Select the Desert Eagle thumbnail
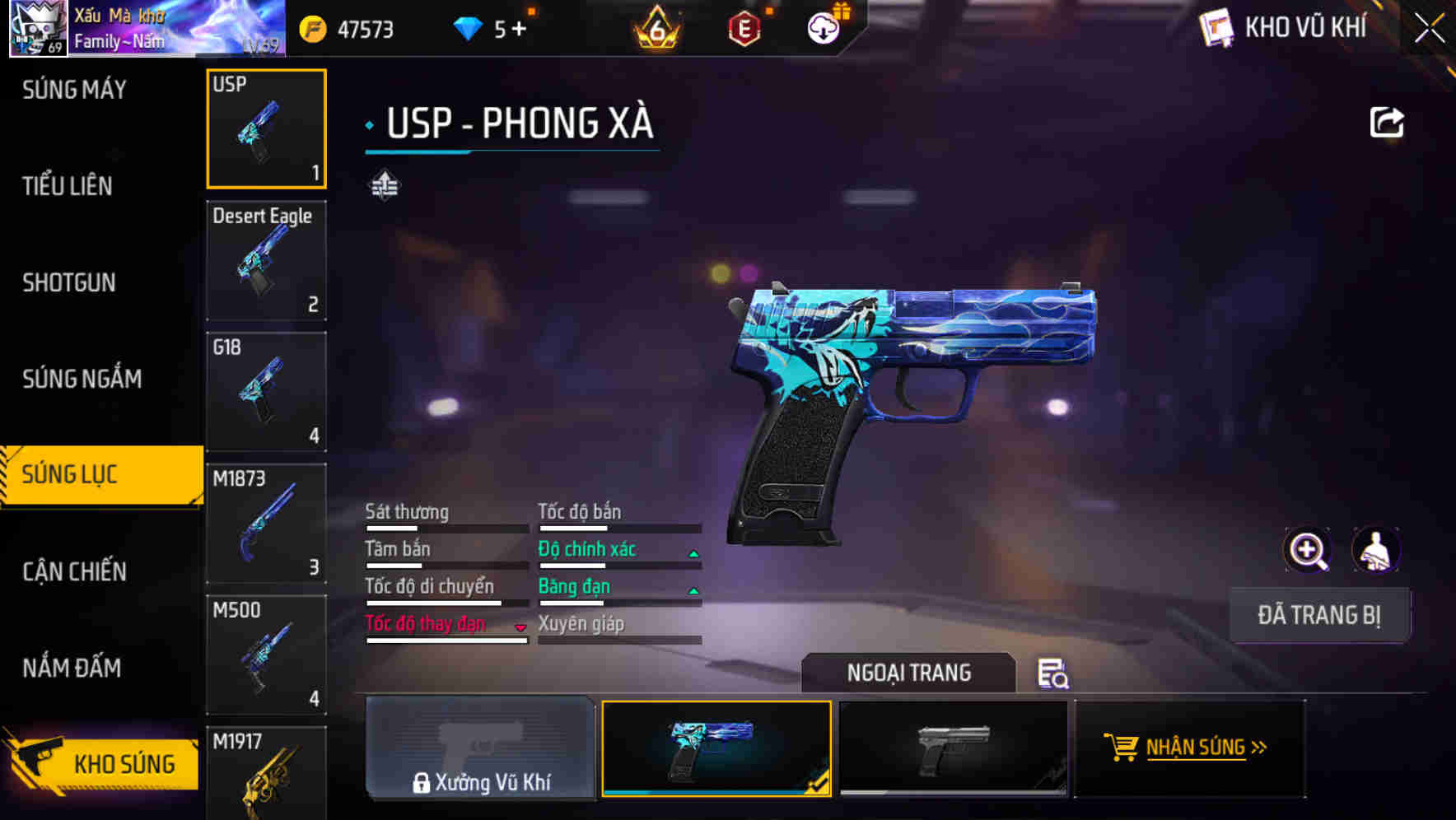 pyautogui.click(x=266, y=259)
